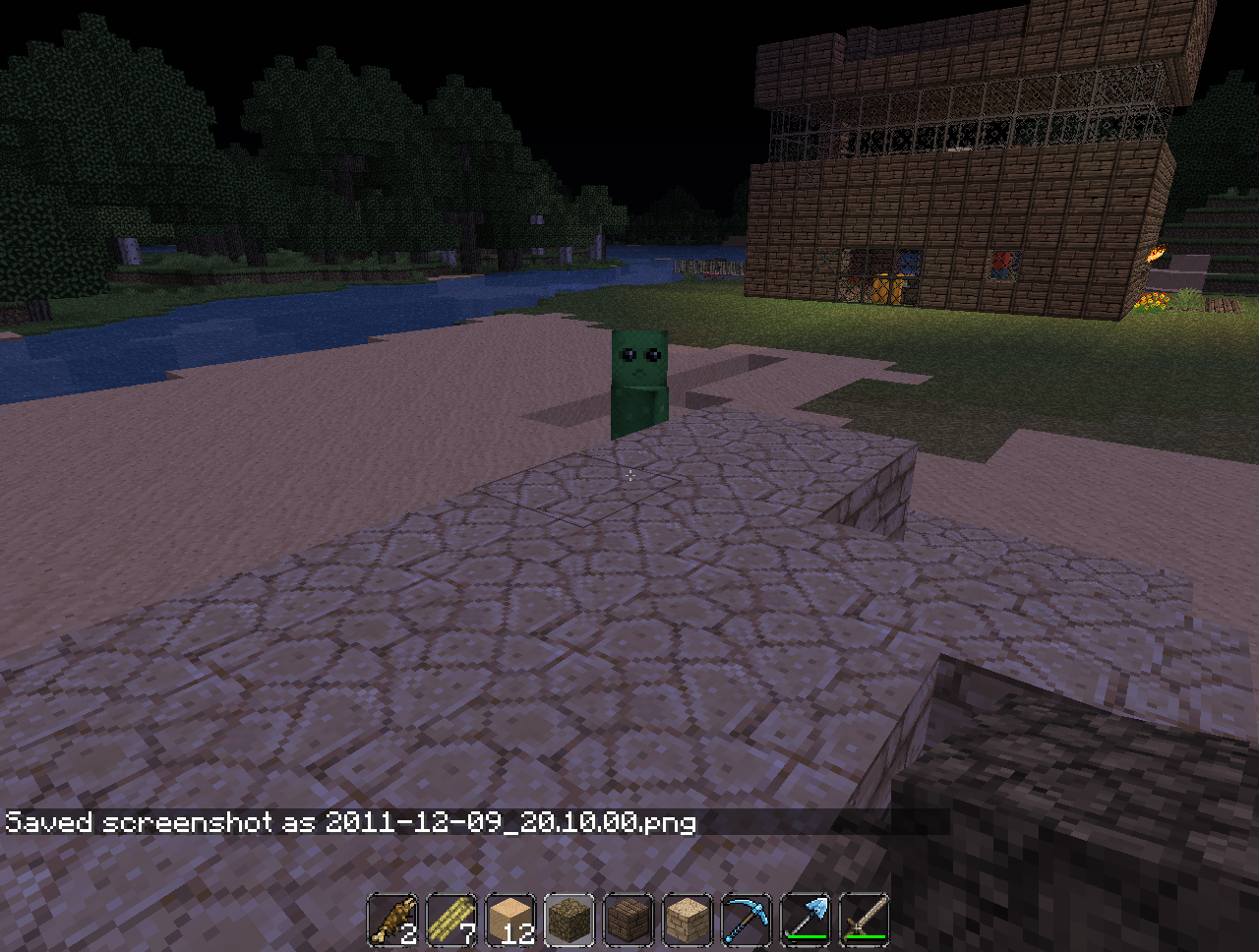Viewport: 1259px width, 952px height.
Task: Choose the sand block stack of 12
Action: pos(510,921)
